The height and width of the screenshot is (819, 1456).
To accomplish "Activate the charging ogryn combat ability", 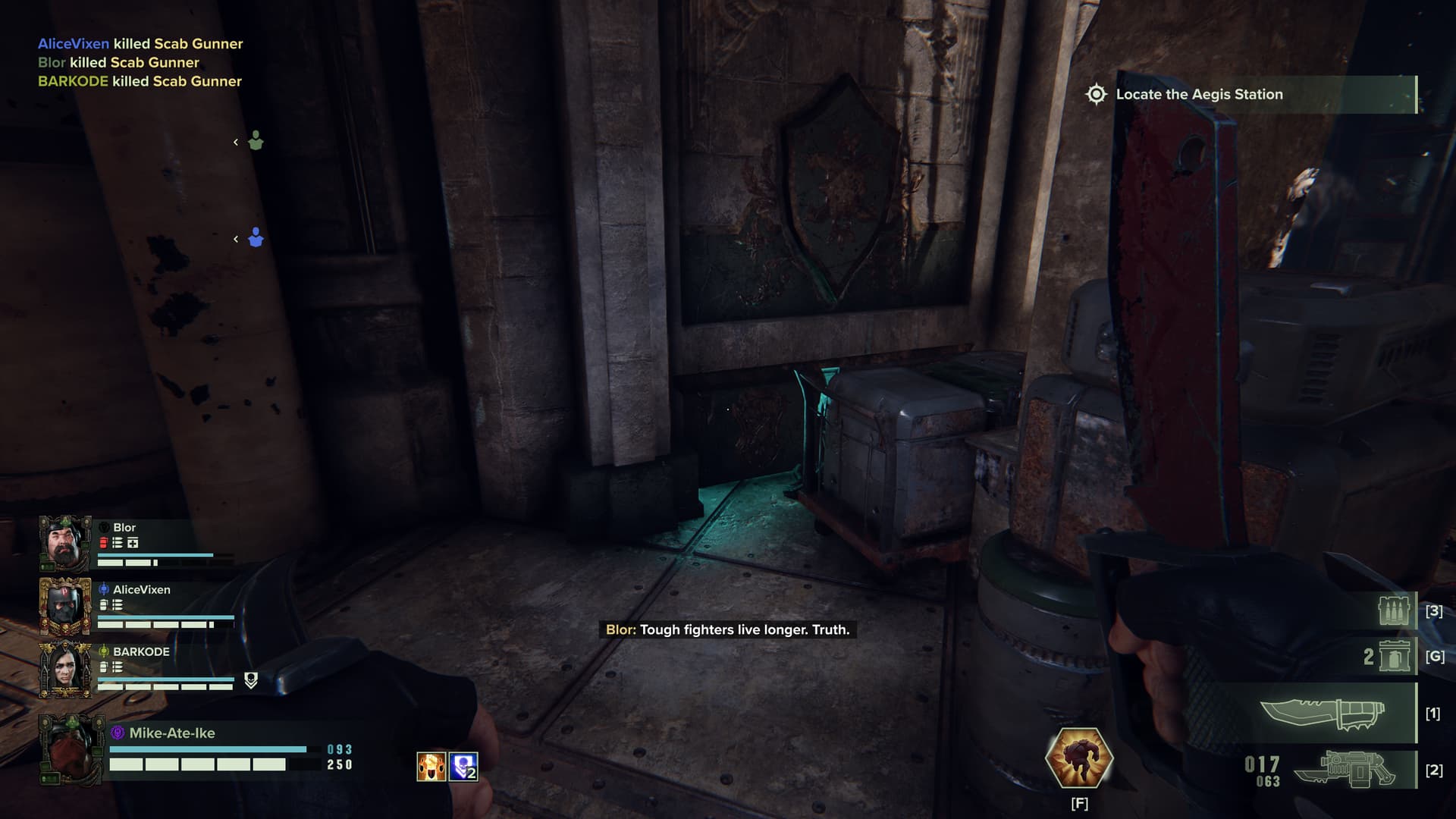I will (x=1078, y=757).
